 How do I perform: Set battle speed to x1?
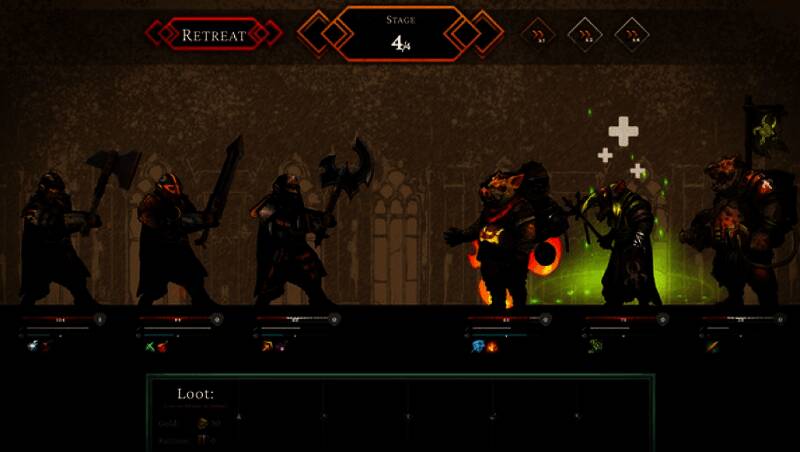point(538,34)
